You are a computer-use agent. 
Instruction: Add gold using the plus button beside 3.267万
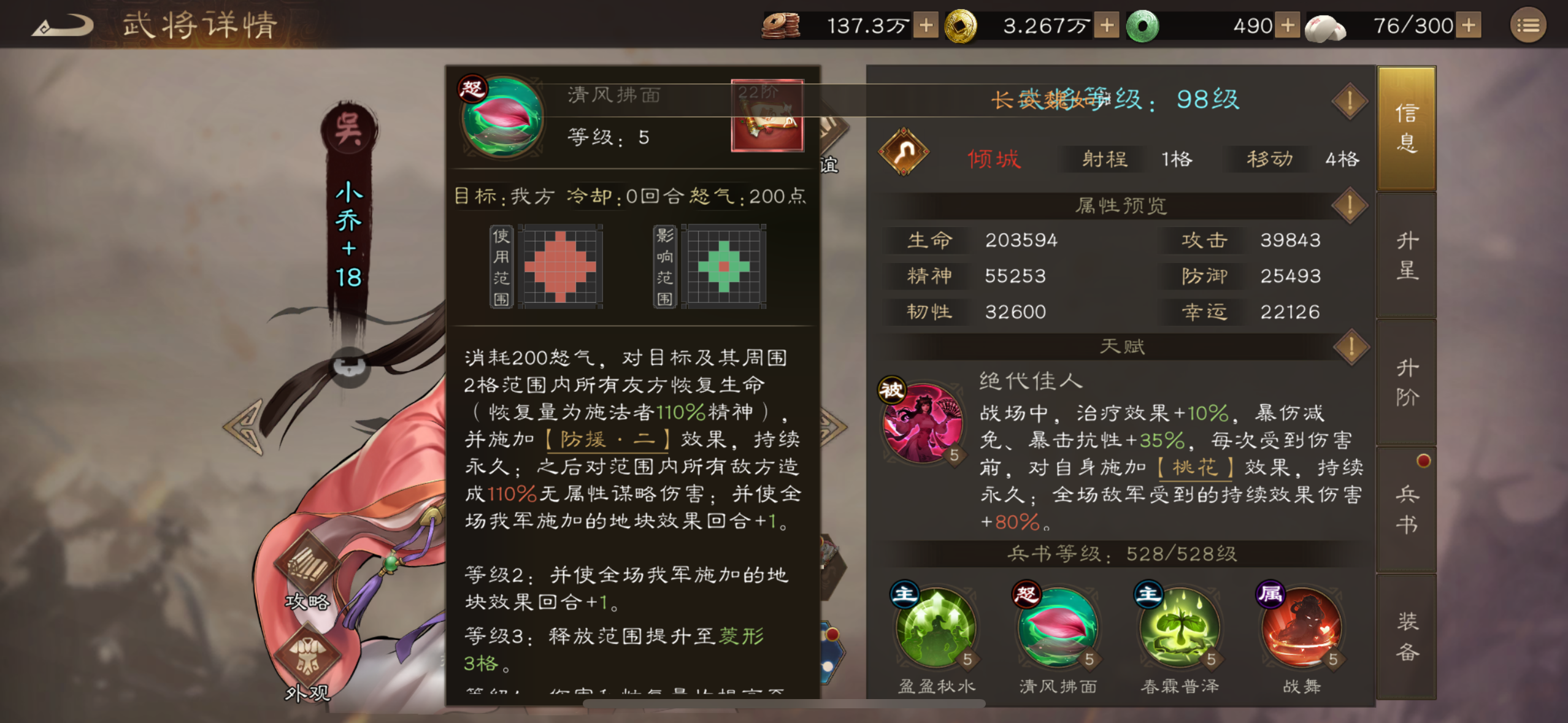(1106, 26)
